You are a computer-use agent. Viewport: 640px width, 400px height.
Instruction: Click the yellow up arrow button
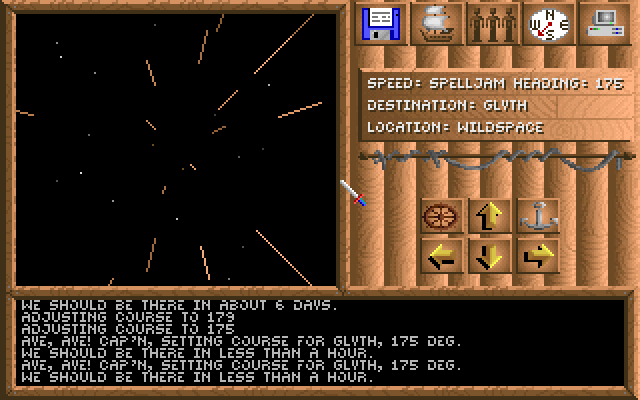pyautogui.click(x=489, y=215)
